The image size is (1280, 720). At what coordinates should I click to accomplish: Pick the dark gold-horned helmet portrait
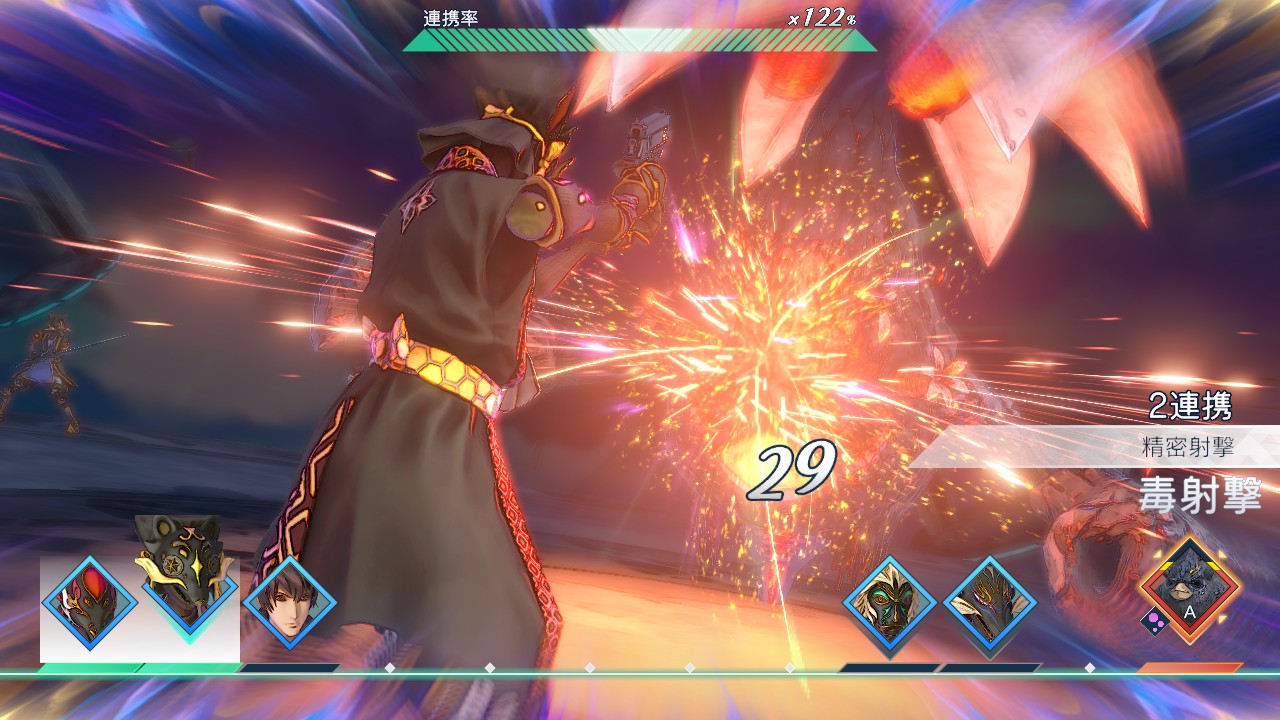[989, 603]
